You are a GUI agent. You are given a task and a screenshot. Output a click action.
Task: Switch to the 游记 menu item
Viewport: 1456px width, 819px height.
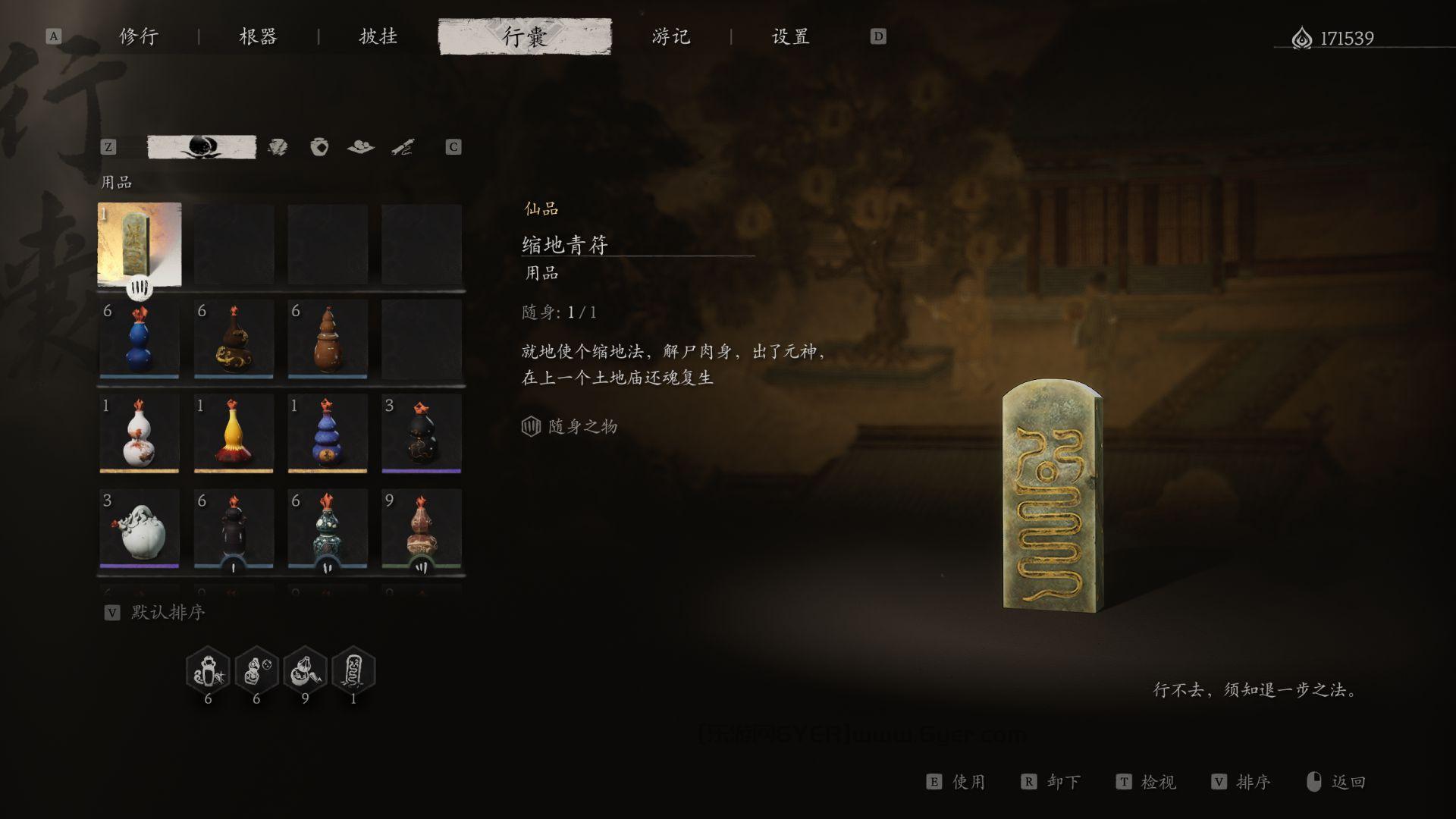click(x=670, y=36)
